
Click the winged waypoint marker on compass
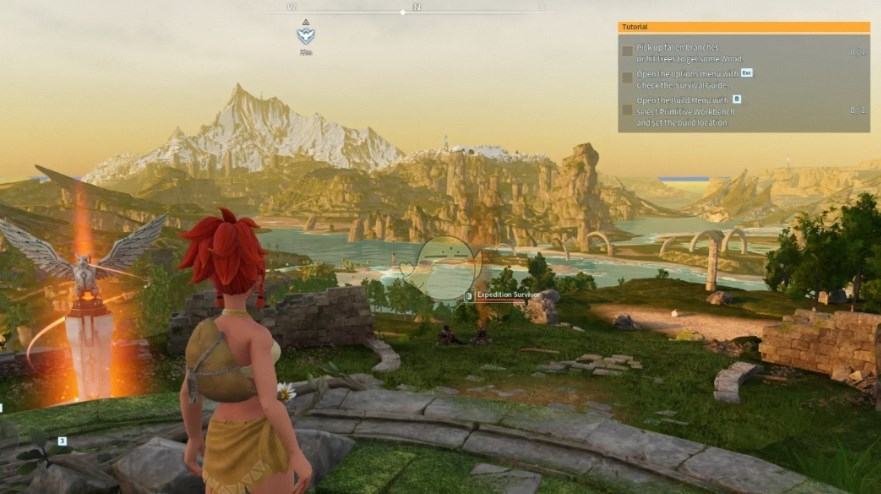tap(305, 36)
